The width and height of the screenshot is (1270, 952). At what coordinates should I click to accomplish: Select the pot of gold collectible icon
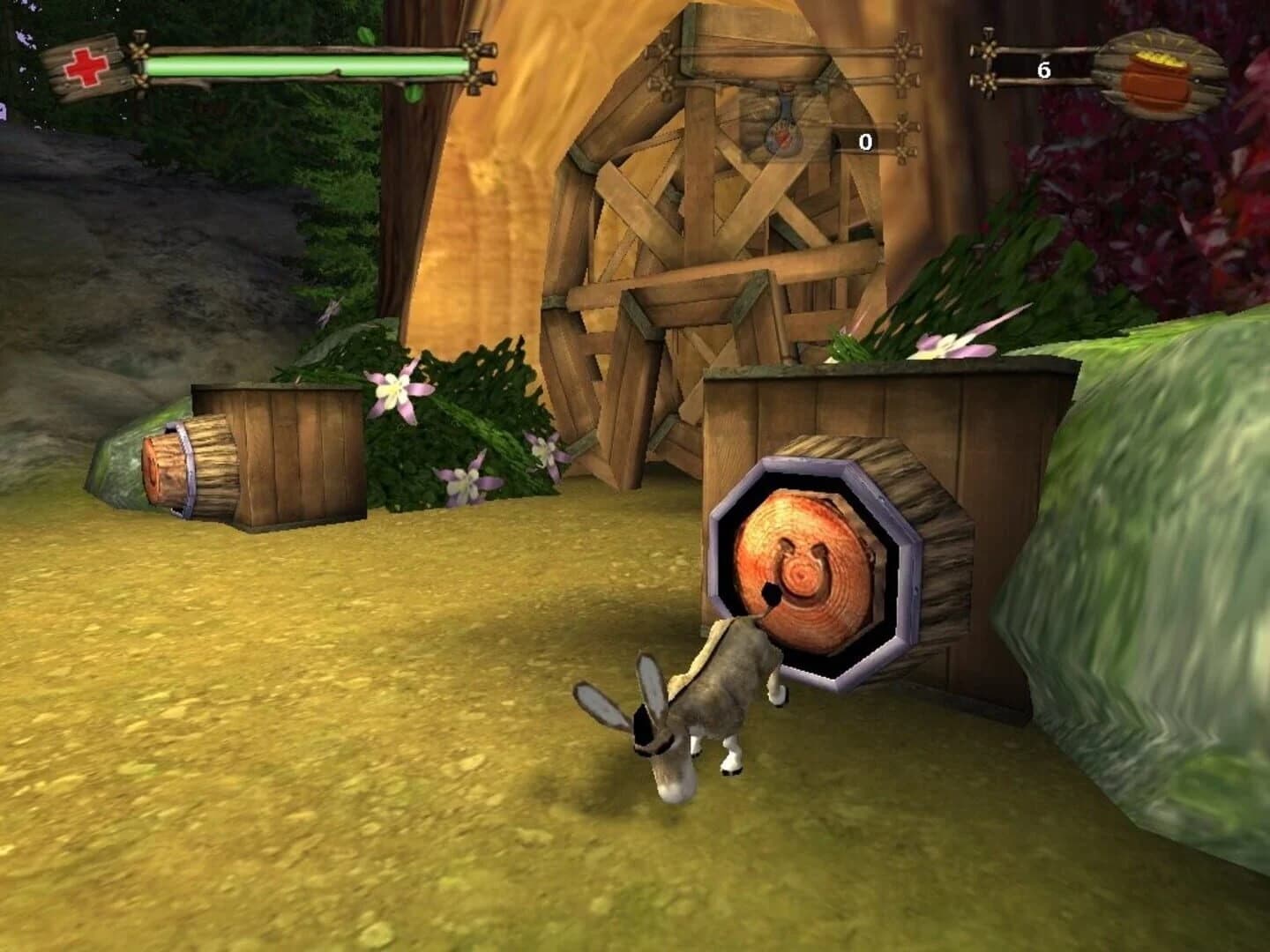click(x=1155, y=75)
